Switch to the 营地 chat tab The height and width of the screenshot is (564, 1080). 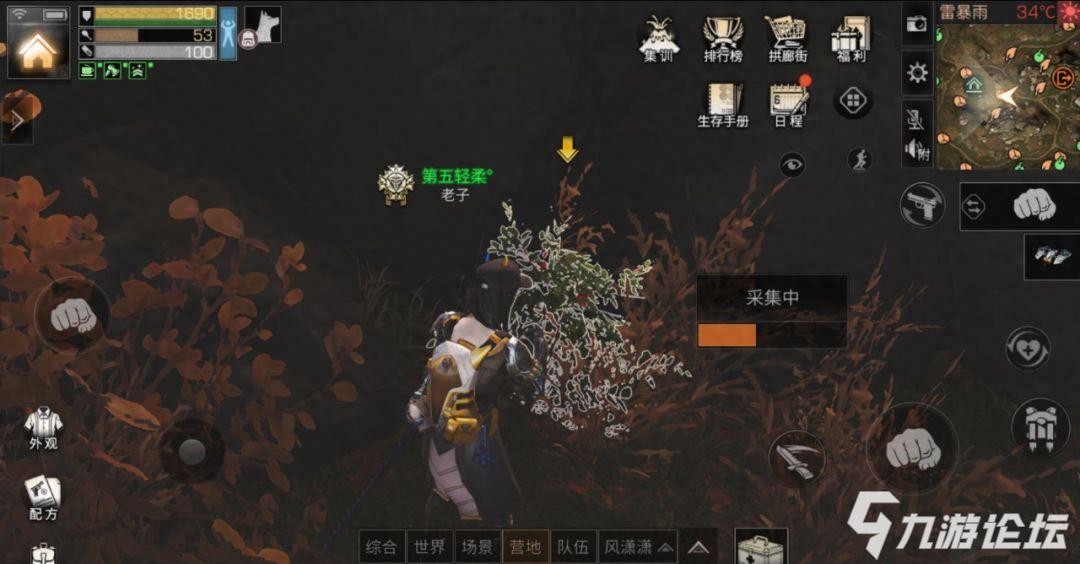pyautogui.click(x=525, y=547)
